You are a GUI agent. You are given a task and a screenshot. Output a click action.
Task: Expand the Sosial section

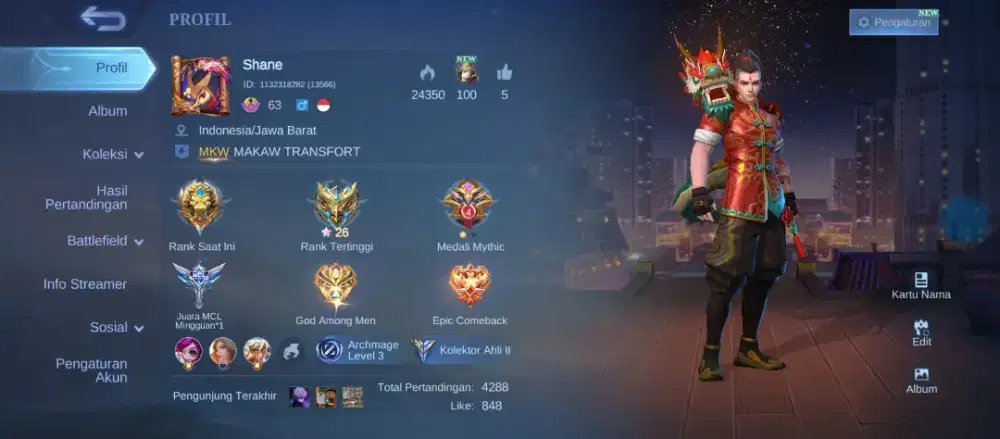click(115, 327)
